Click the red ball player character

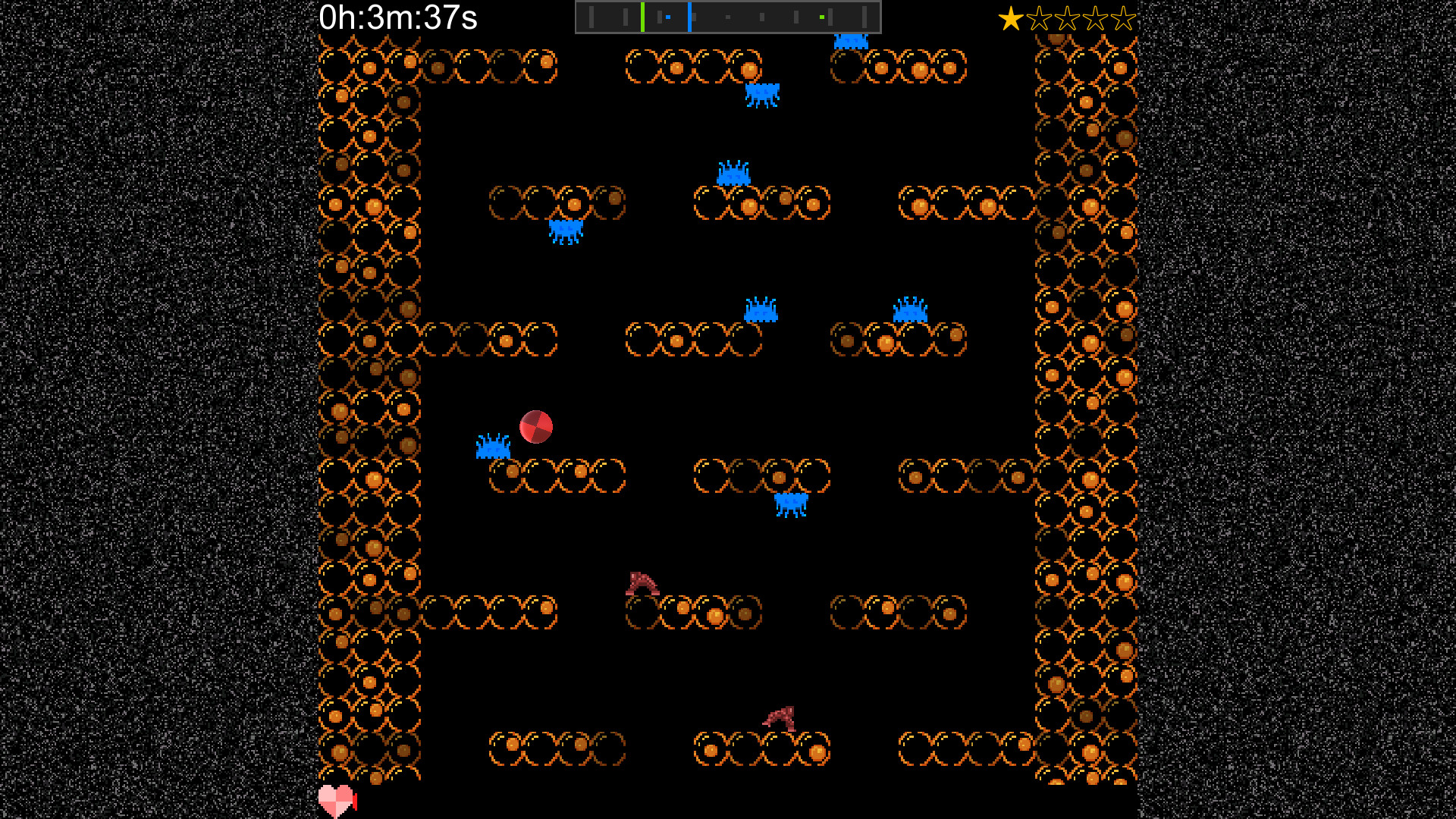click(535, 425)
